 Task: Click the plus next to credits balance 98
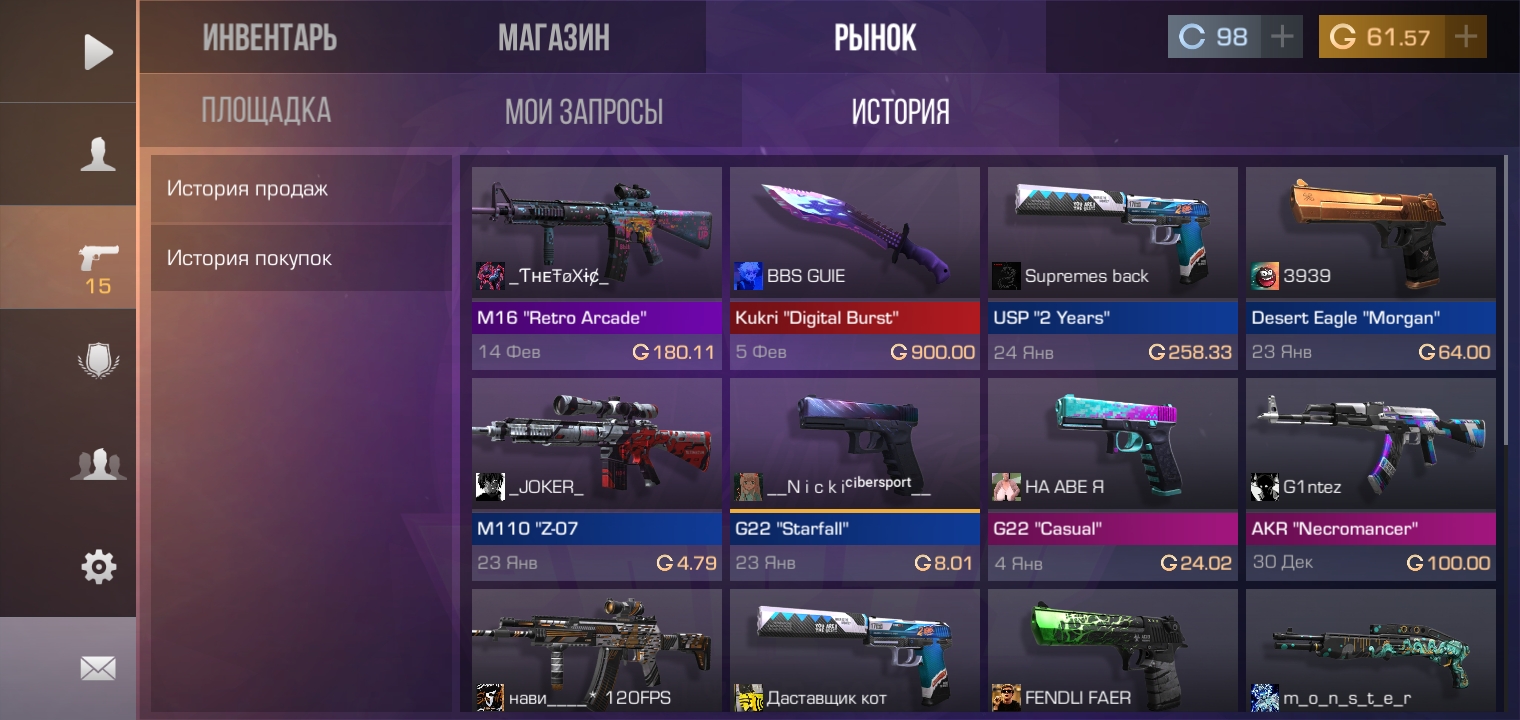1281,36
